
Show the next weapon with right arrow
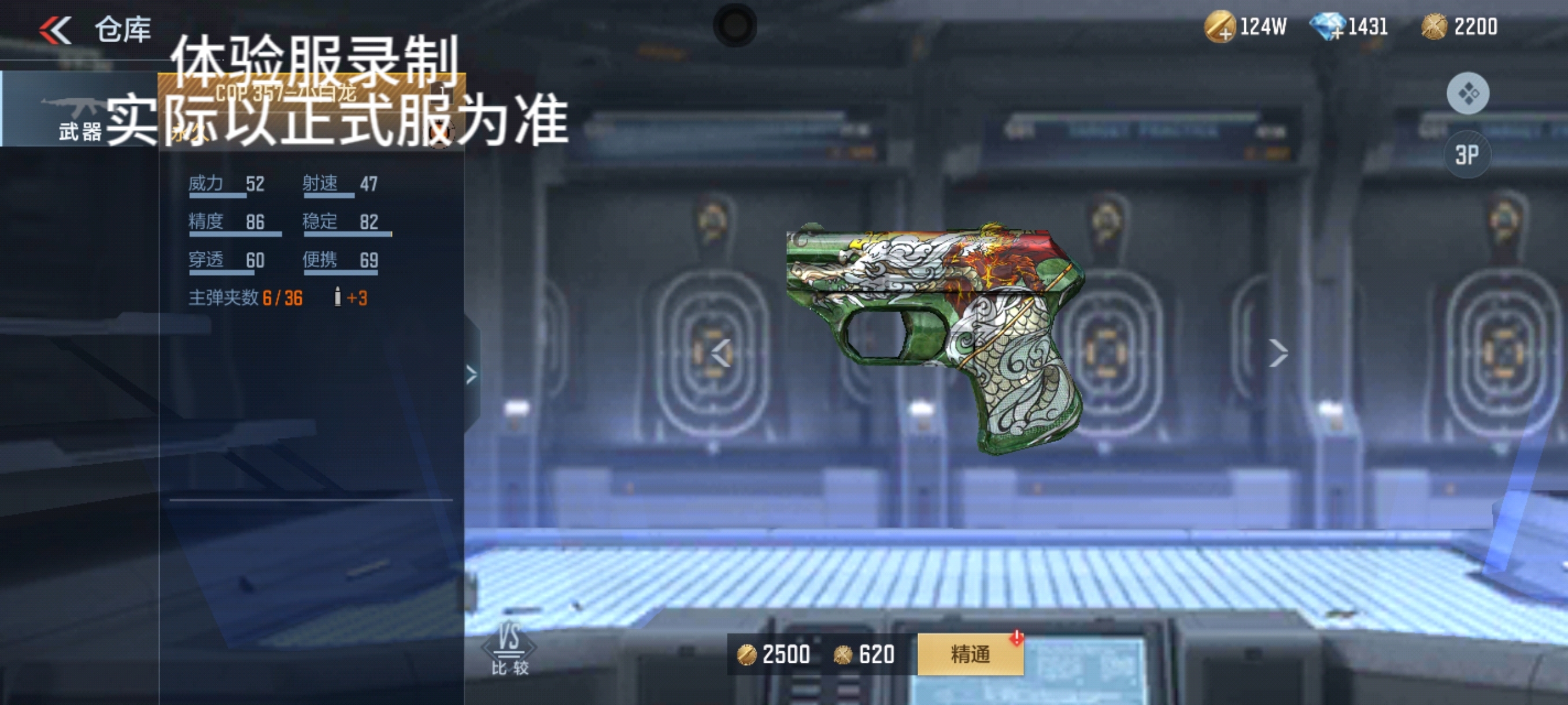click(1278, 353)
